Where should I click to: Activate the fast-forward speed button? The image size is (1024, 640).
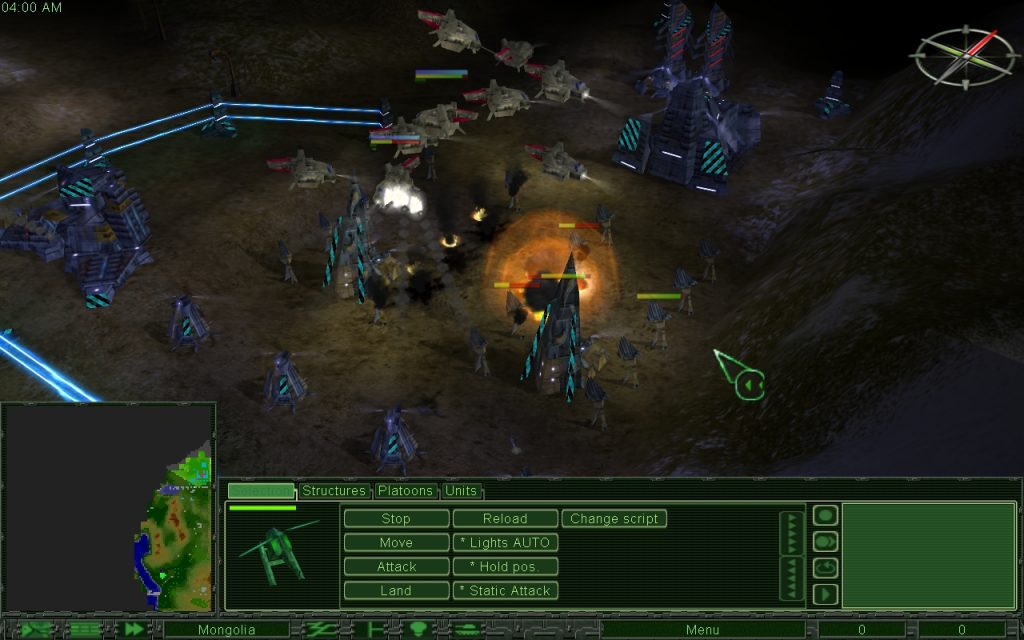coord(134,630)
